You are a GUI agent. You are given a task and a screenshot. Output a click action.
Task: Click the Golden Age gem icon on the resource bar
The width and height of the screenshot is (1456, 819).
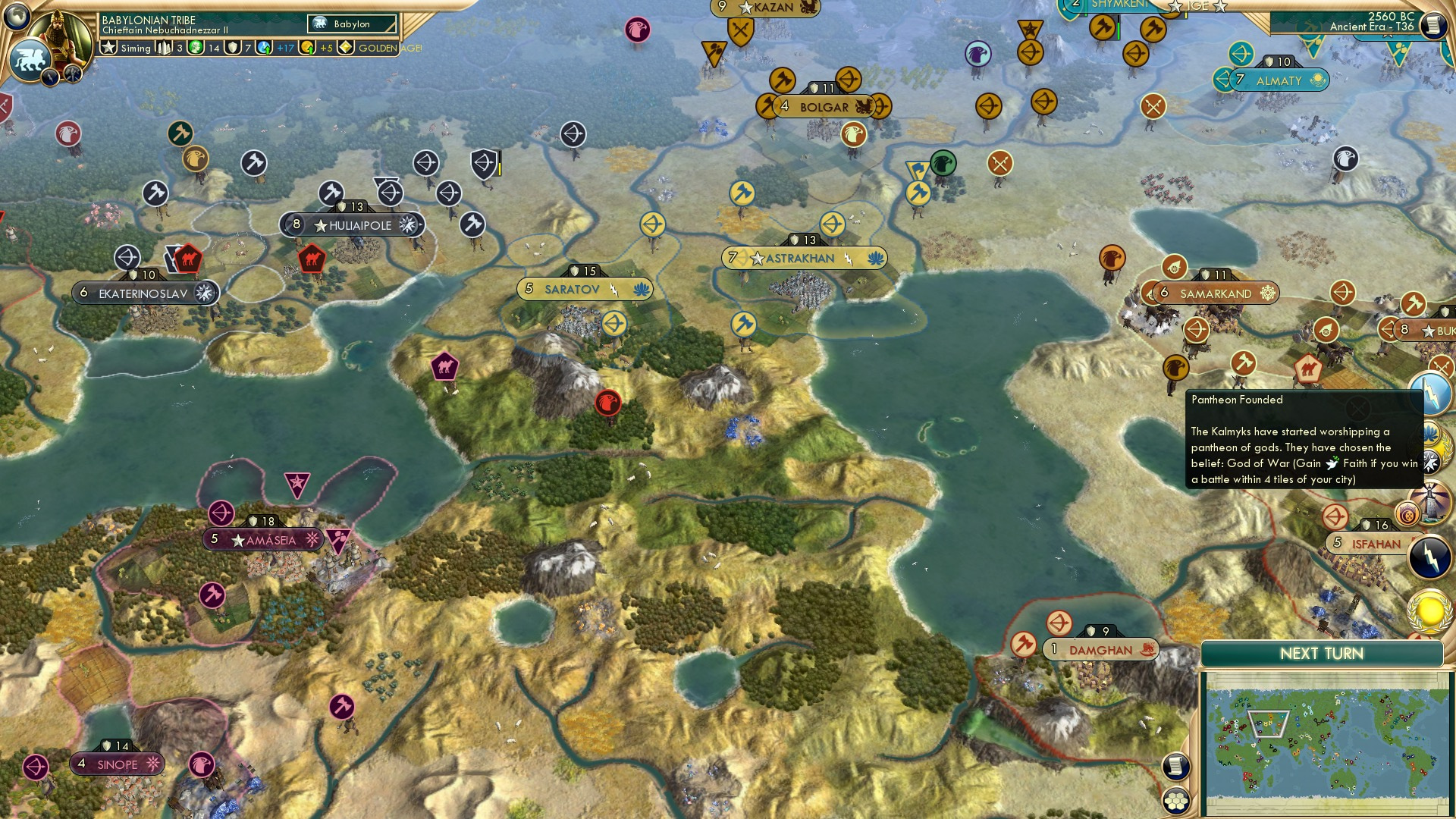pos(346,48)
